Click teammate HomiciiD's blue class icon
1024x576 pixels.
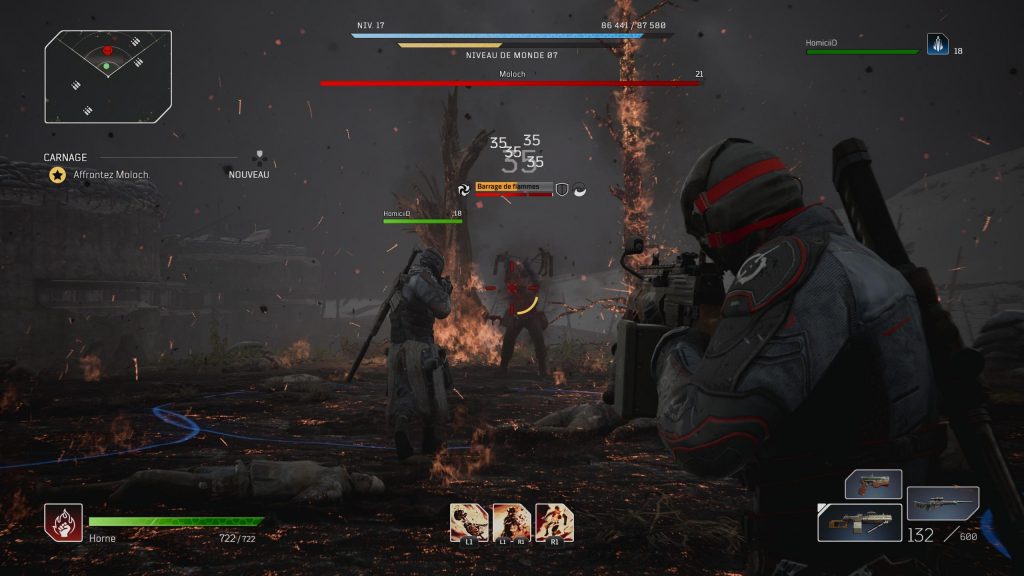coord(937,44)
